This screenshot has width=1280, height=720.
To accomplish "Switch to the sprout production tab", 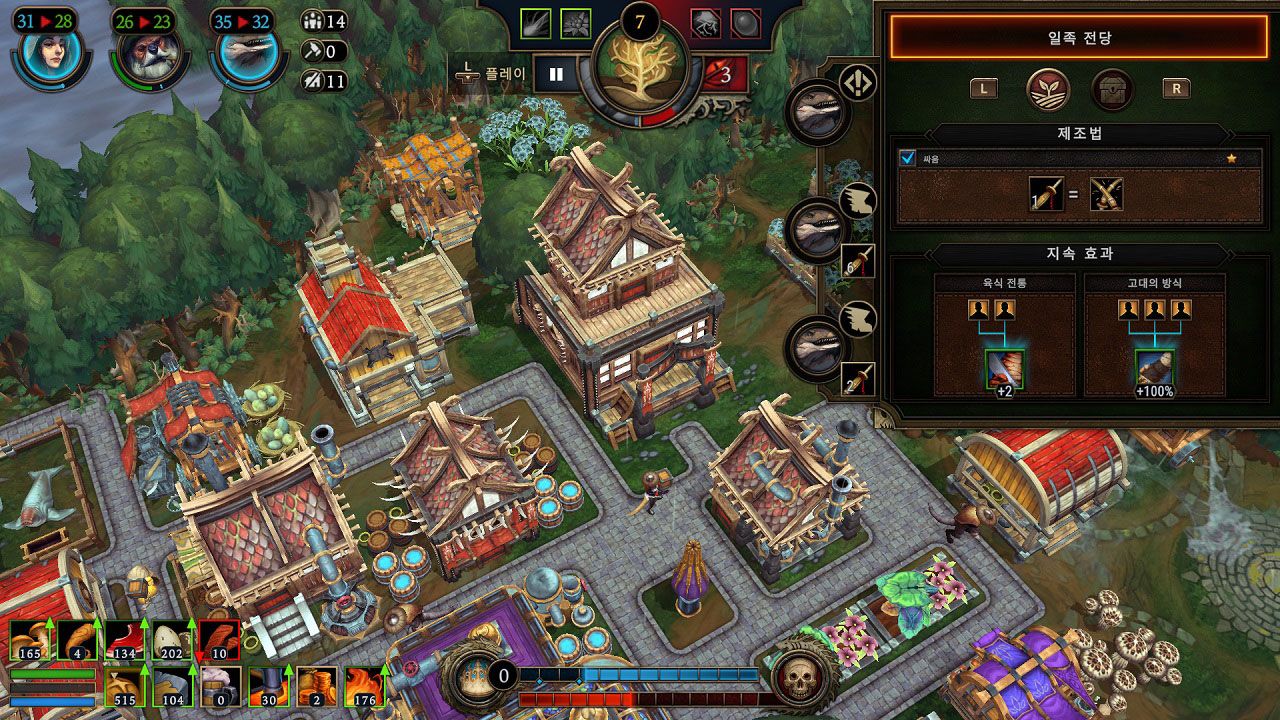I will (x=1048, y=89).
